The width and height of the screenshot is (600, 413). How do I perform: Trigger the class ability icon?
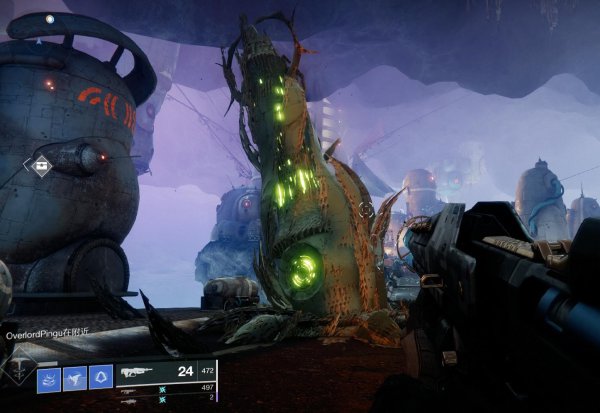[101, 377]
